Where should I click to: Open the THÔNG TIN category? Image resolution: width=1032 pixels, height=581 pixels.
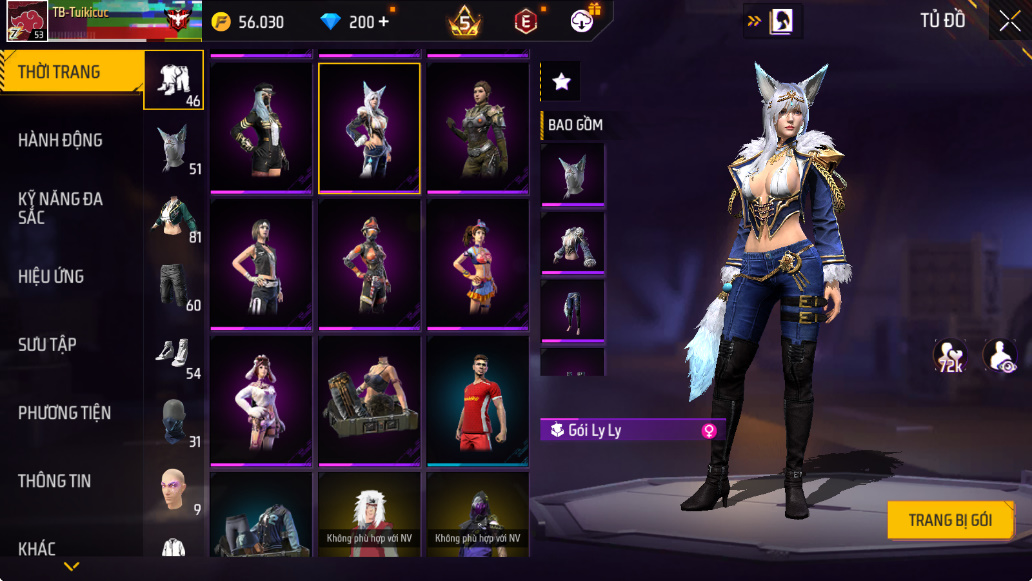(54, 481)
